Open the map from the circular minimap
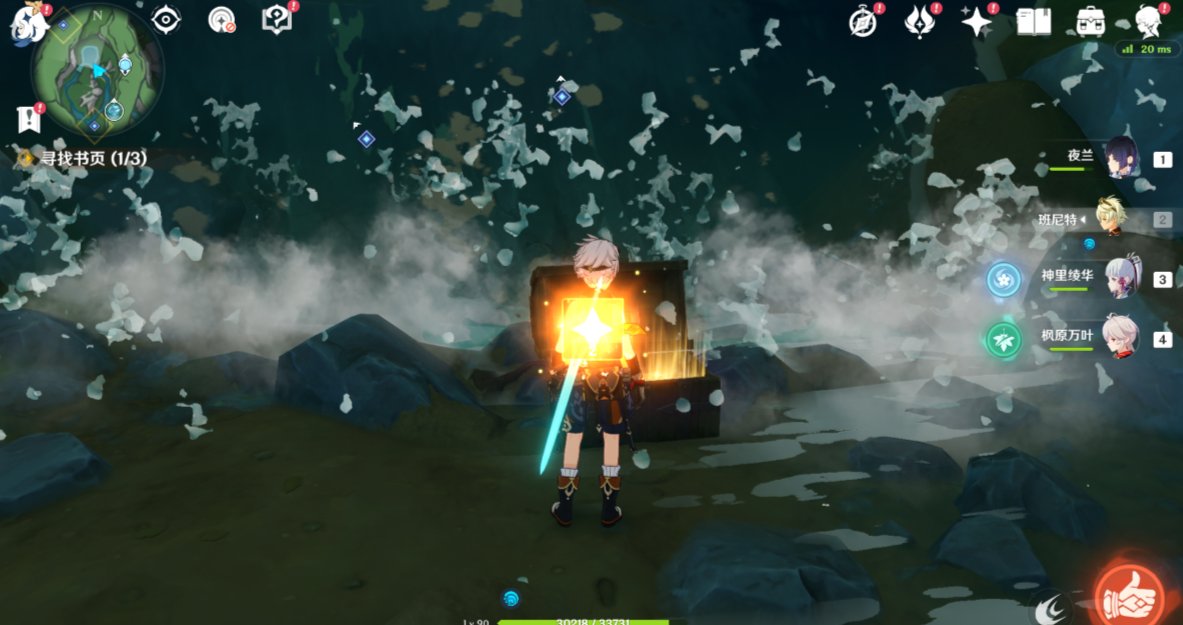 [97, 70]
